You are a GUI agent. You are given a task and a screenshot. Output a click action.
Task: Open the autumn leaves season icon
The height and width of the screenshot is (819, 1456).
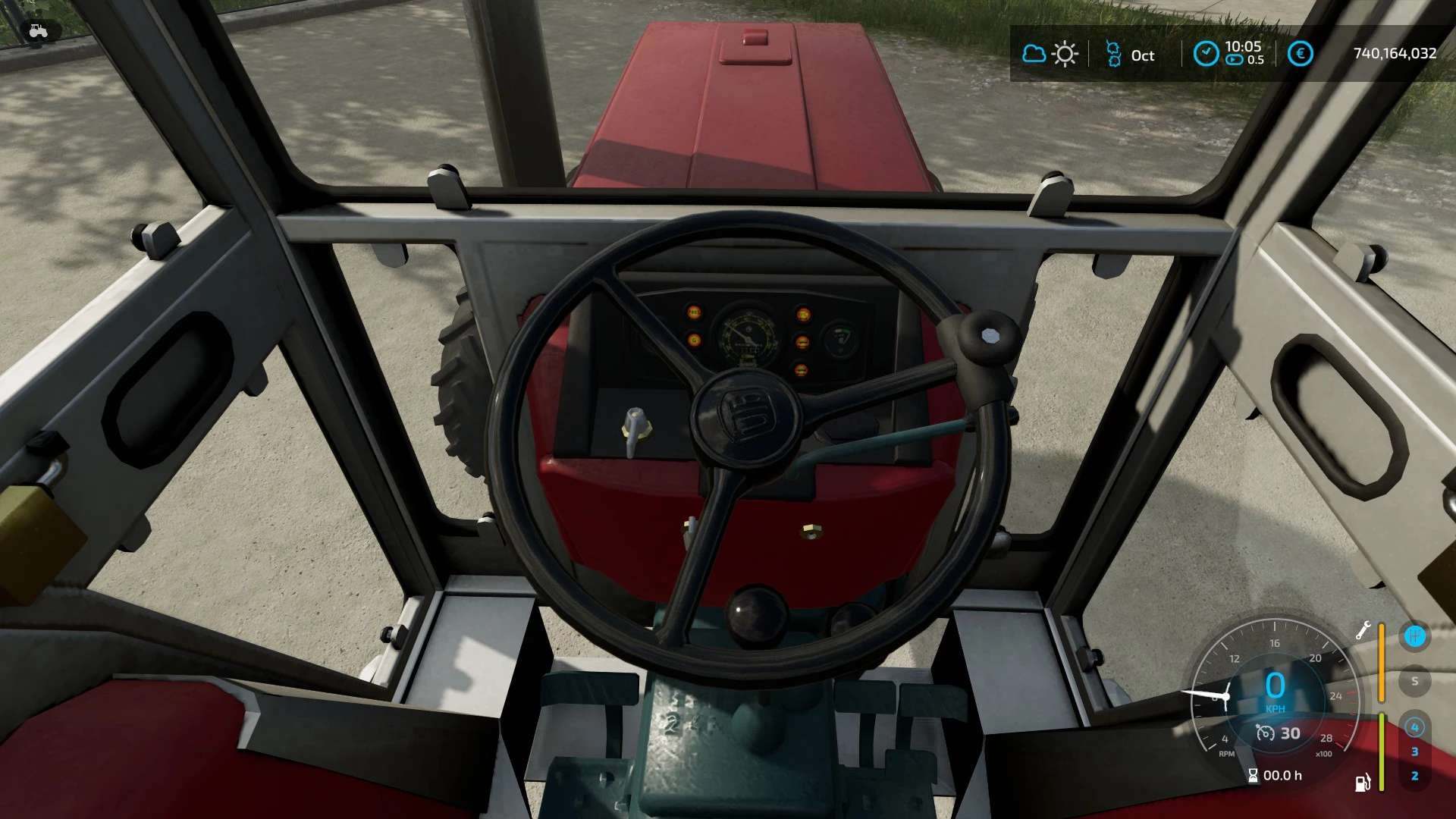(1112, 55)
